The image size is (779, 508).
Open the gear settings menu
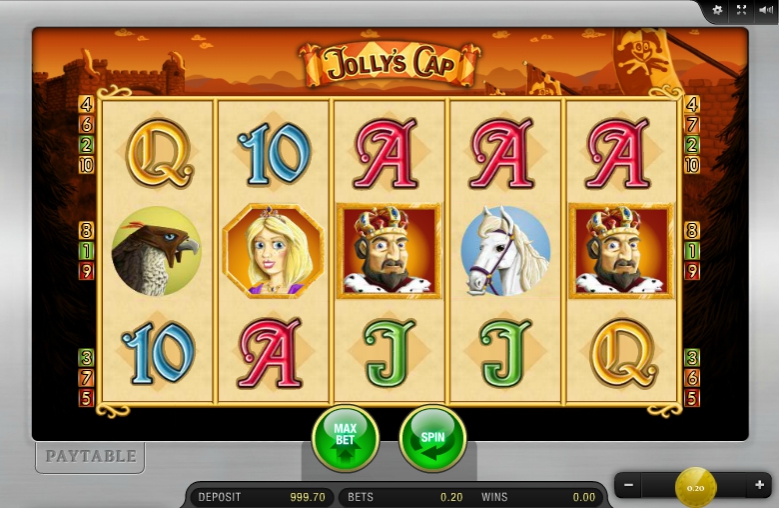click(716, 10)
